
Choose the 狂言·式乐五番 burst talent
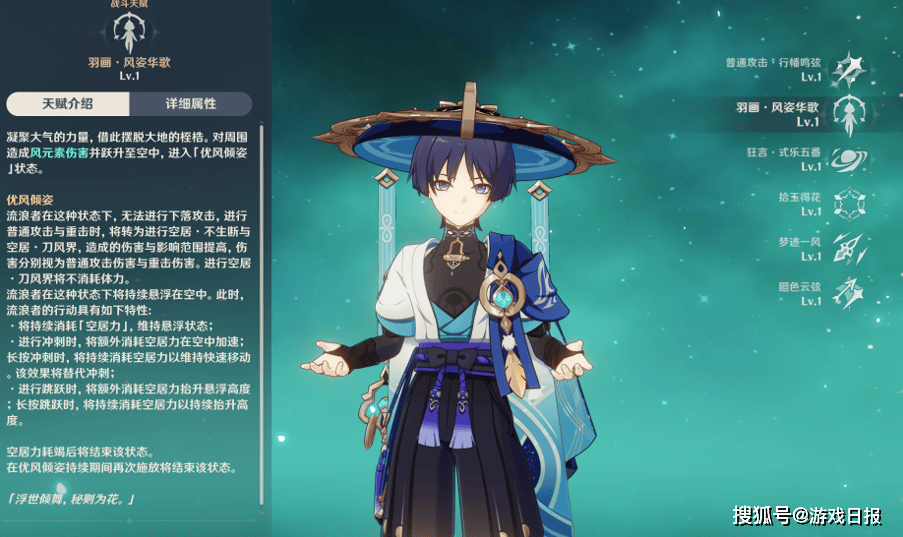[848, 158]
